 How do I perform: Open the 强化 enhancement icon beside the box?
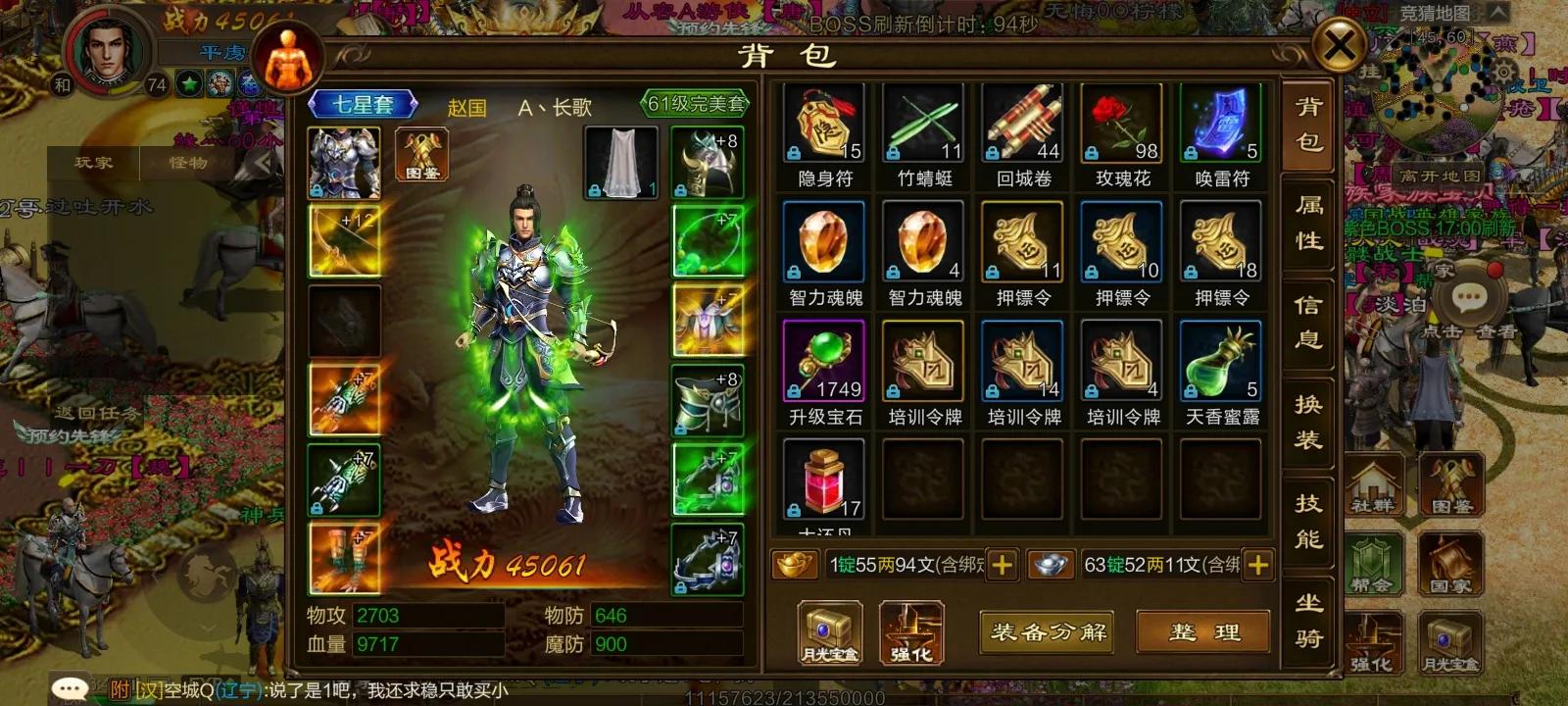coord(911,632)
